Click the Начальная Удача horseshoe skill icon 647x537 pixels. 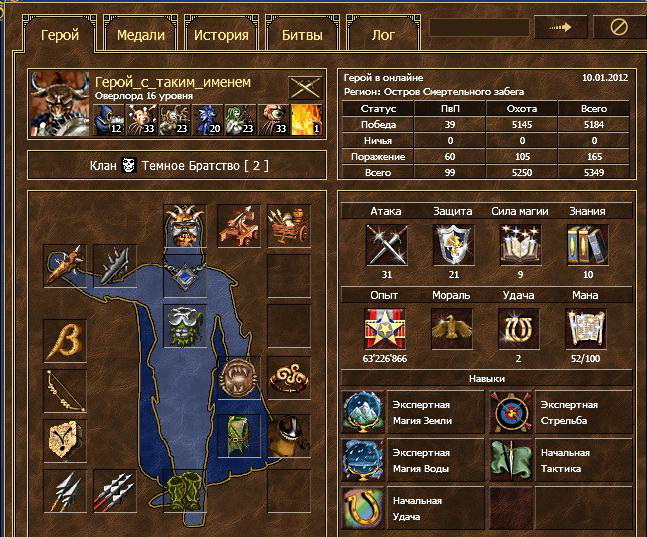pyautogui.click(x=362, y=507)
